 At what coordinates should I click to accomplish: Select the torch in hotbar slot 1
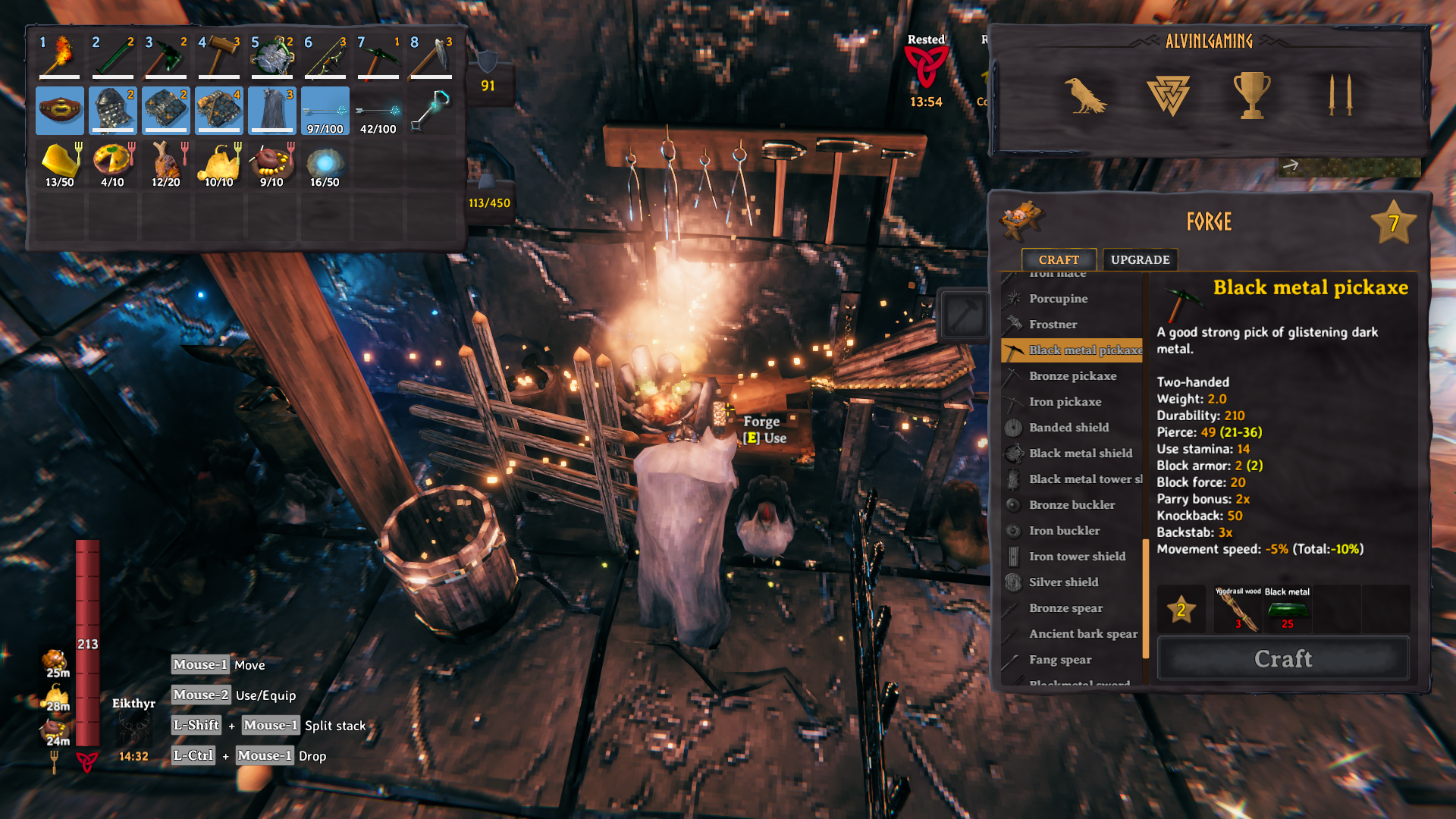tap(60, 57)
